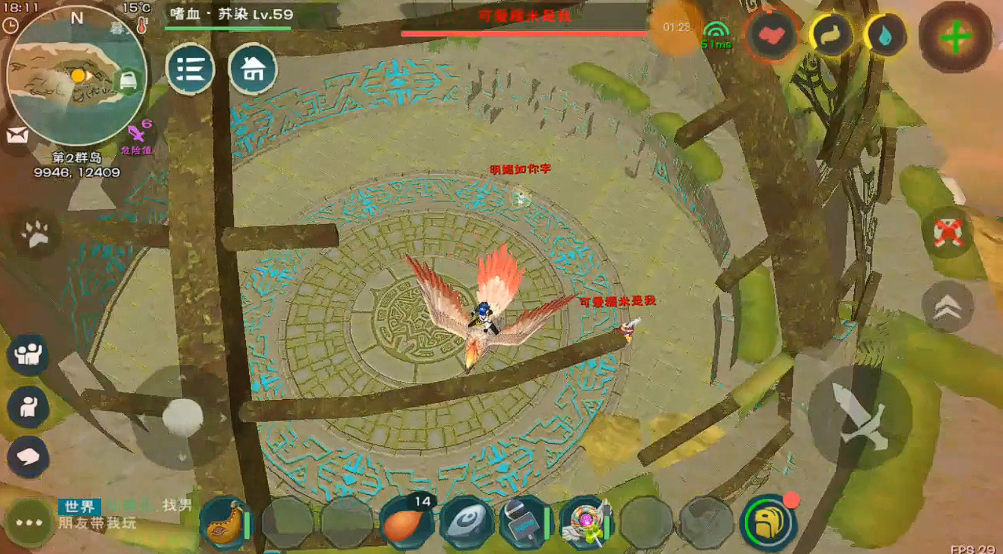The height and width of the screenshot is (554, 1003).
Task: Open the green plus button
Action: 955,38
